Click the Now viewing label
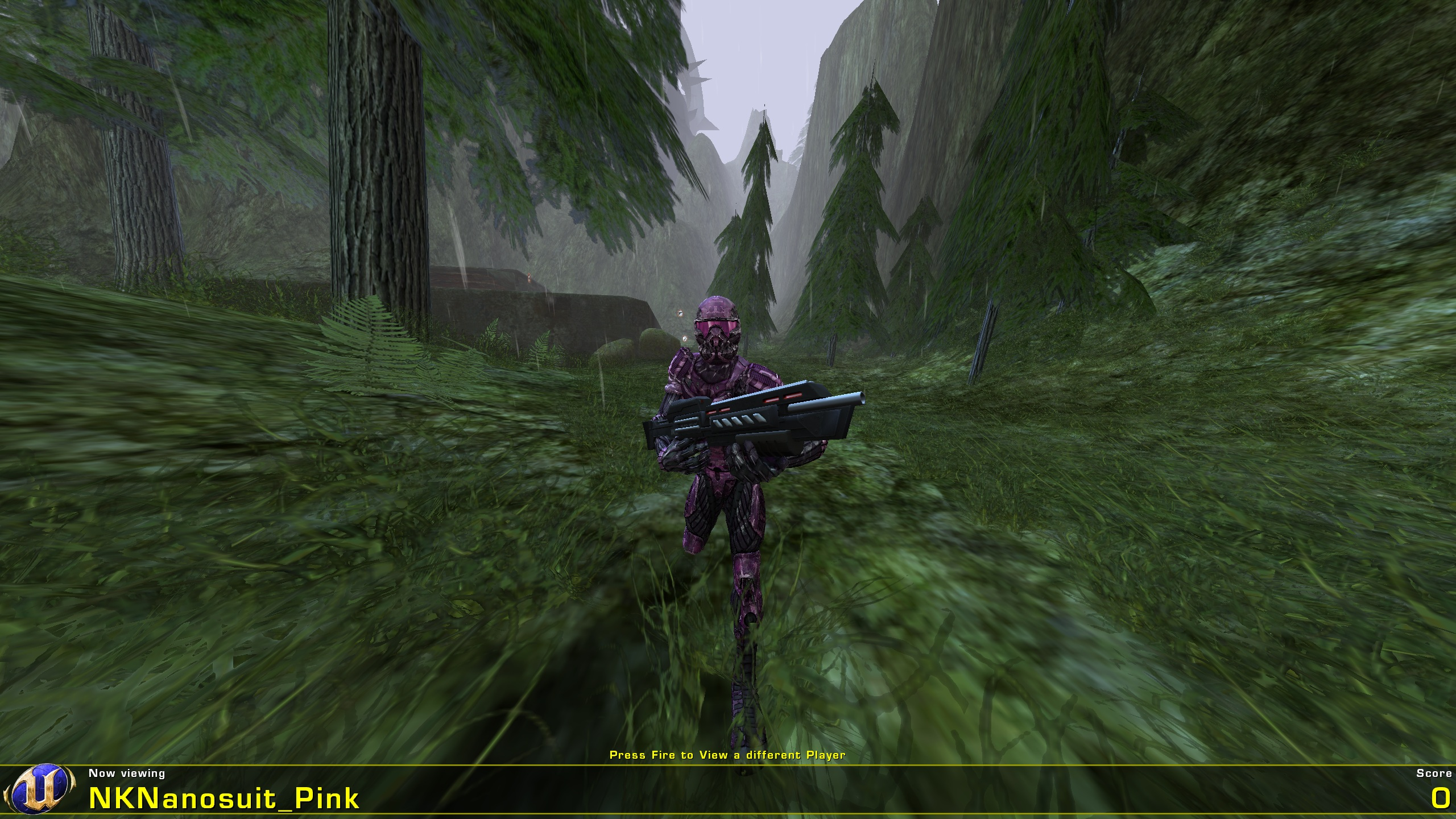The image size is (1456, 819). pos(126,773)
